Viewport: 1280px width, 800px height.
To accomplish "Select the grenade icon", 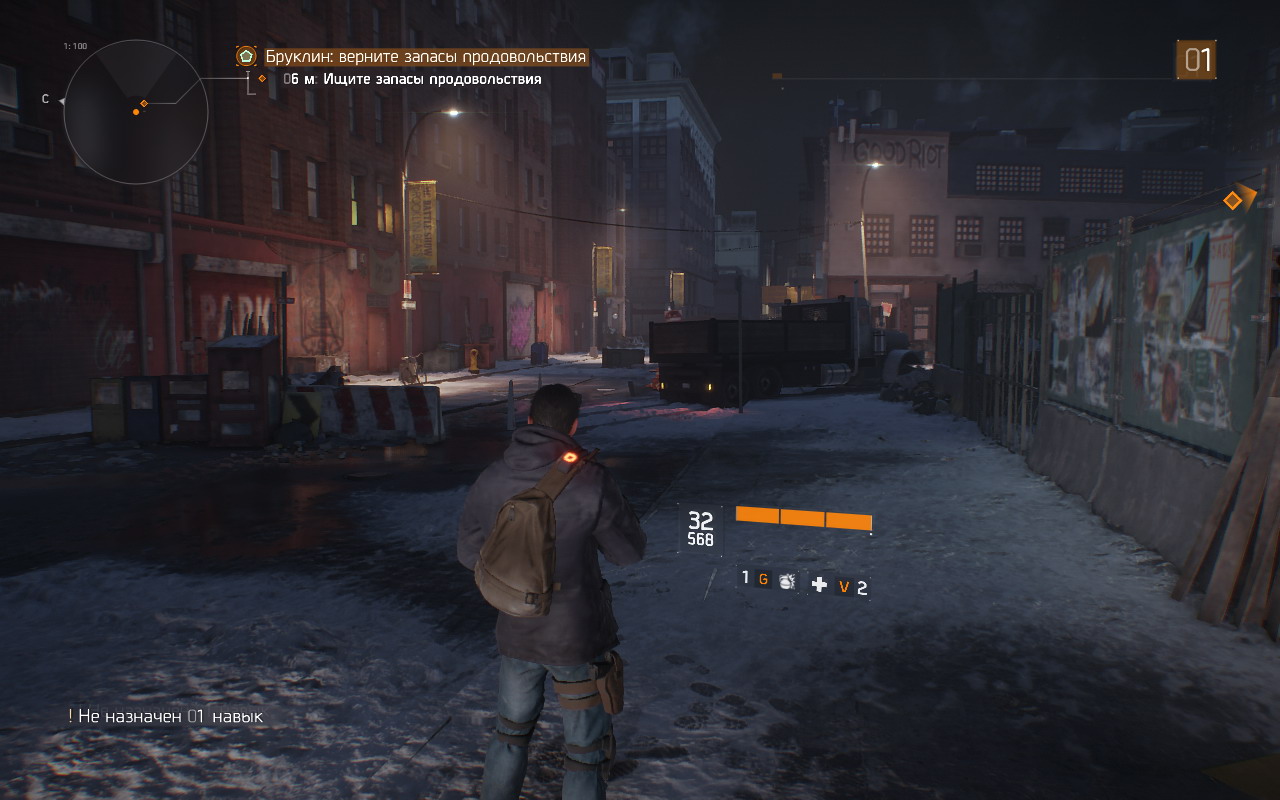I will 787,580.
